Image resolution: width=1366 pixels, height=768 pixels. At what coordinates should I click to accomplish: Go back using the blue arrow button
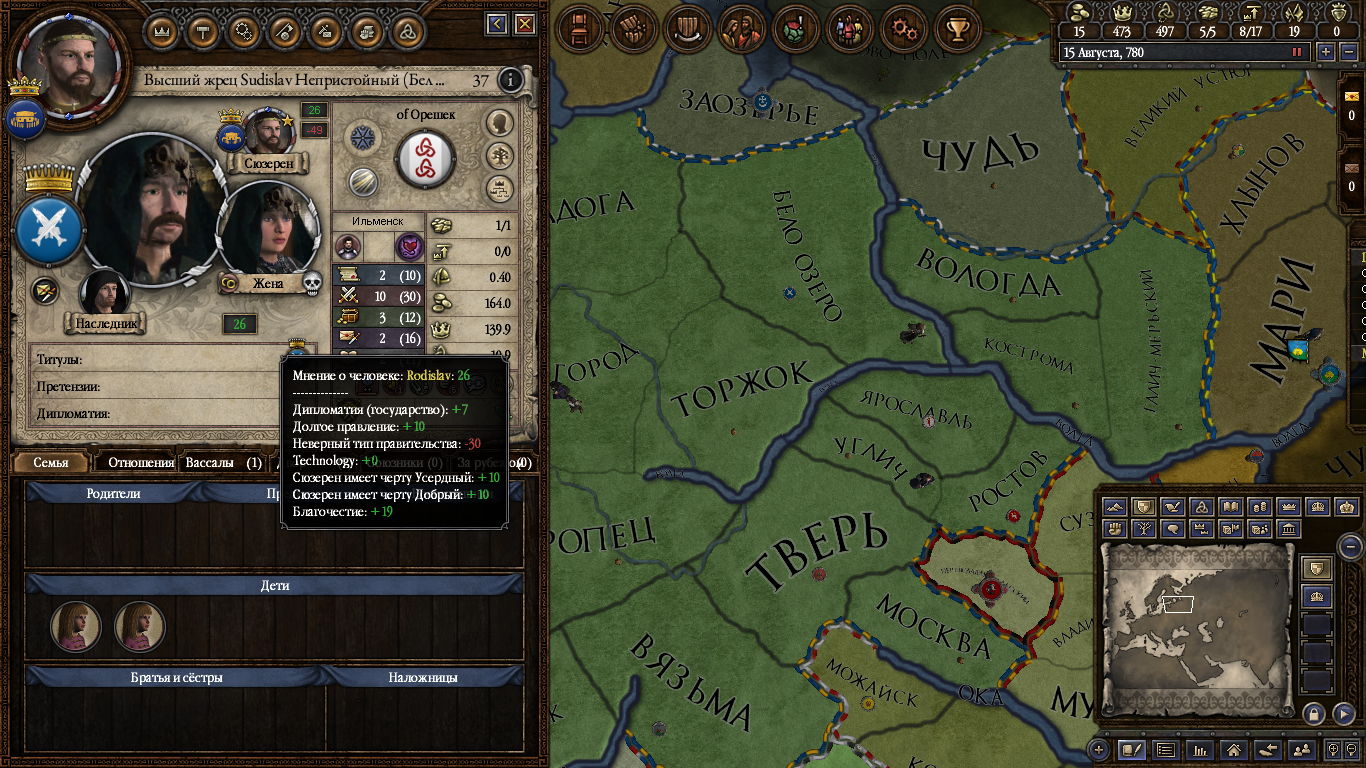coord(497,24)
